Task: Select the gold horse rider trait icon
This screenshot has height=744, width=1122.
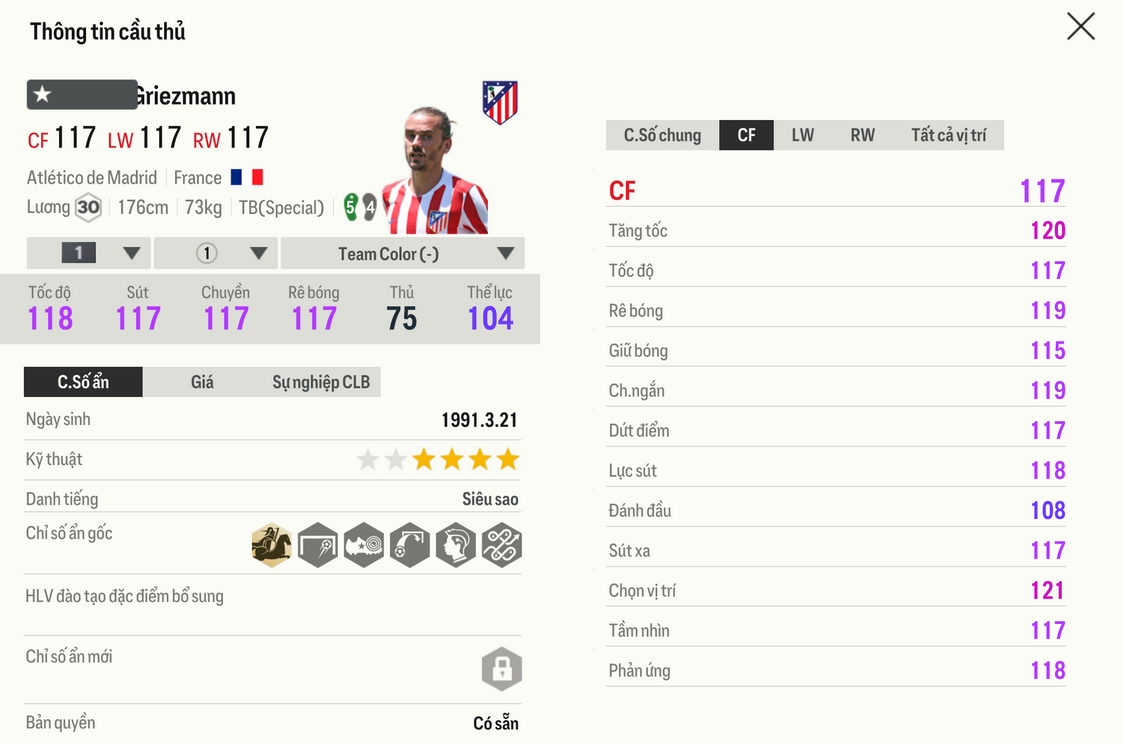Action: tap(272, 546)
